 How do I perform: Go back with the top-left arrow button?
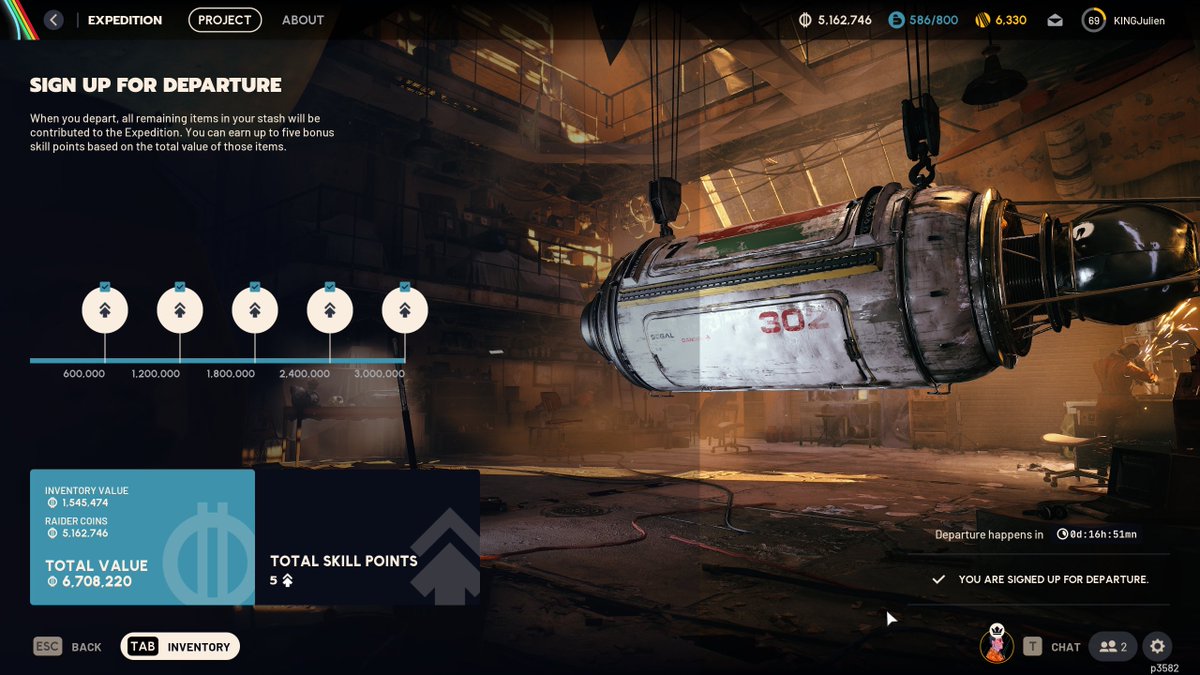click(54, 20)
